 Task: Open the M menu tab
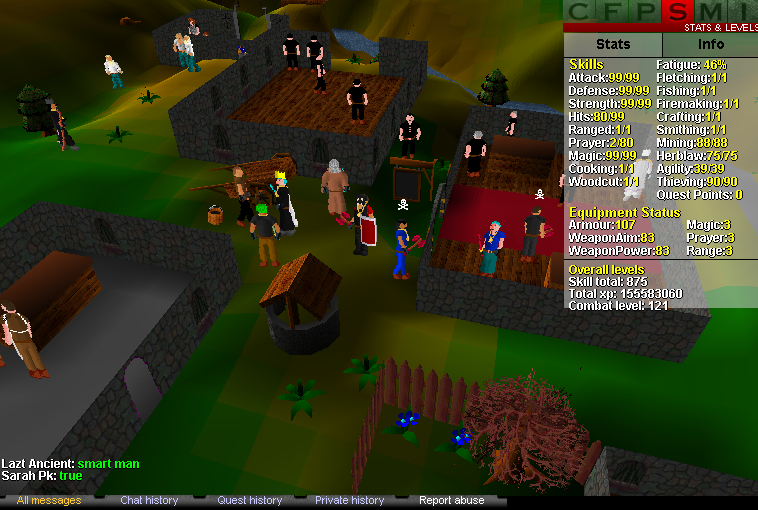point(713,12)
